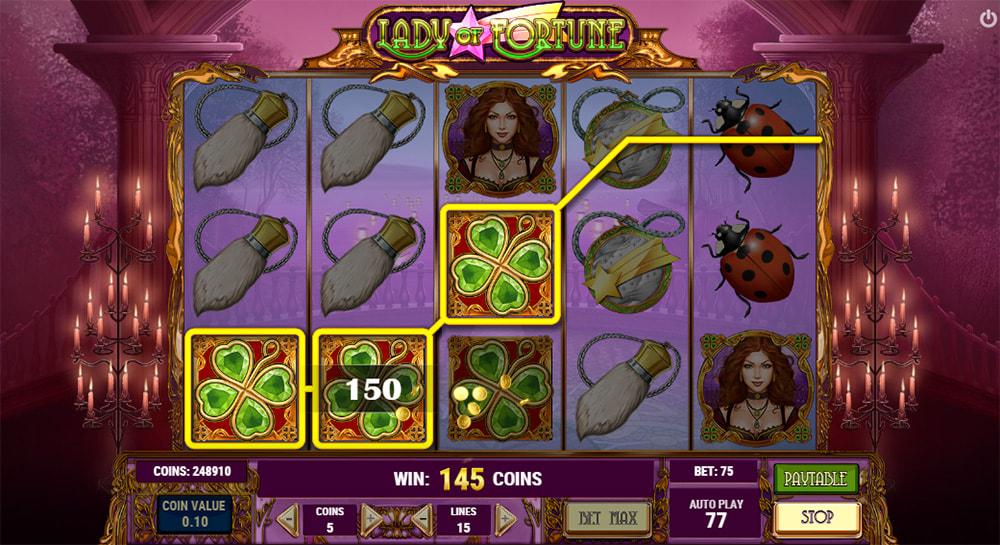Decrease the number of lines
This screenshot has height=545, width=1000.
pyautogui.click(x=423, y=519)
